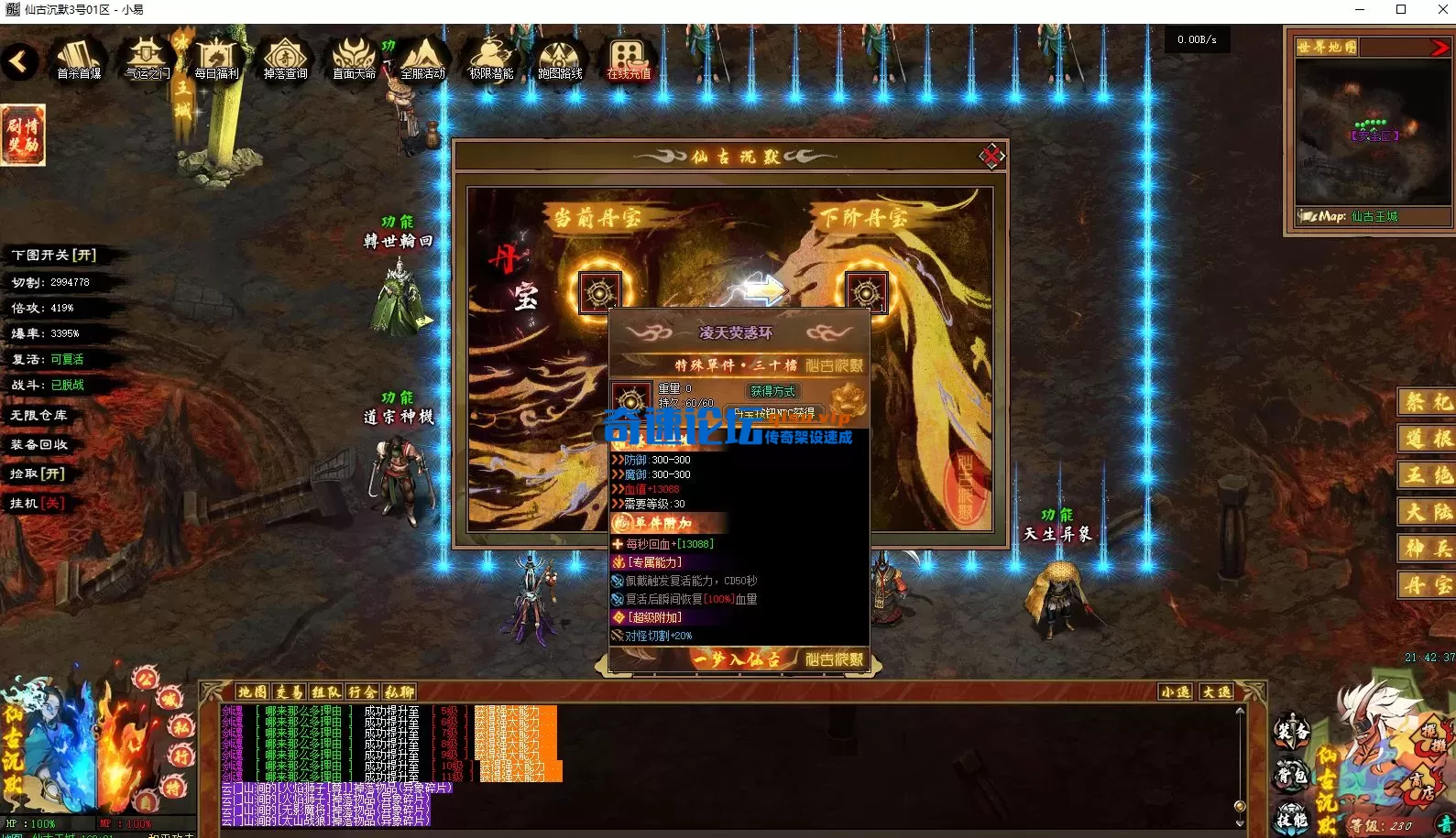Switch to the 交易 trade chat tab
Image resolution: width=1456 pixels, height=838 pixels.
(289, 692)
